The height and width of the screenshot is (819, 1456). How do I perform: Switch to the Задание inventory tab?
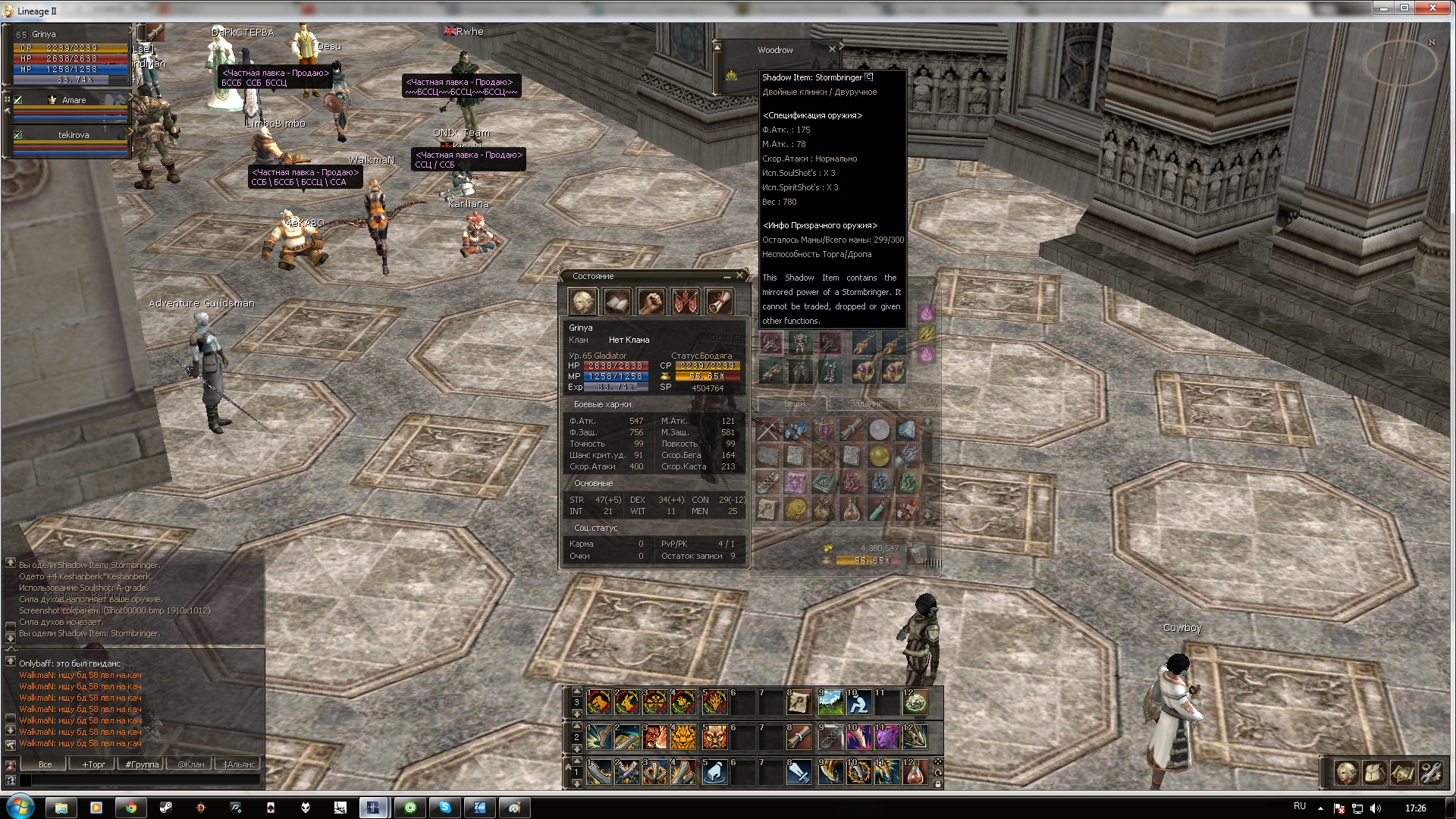[866, 403]
